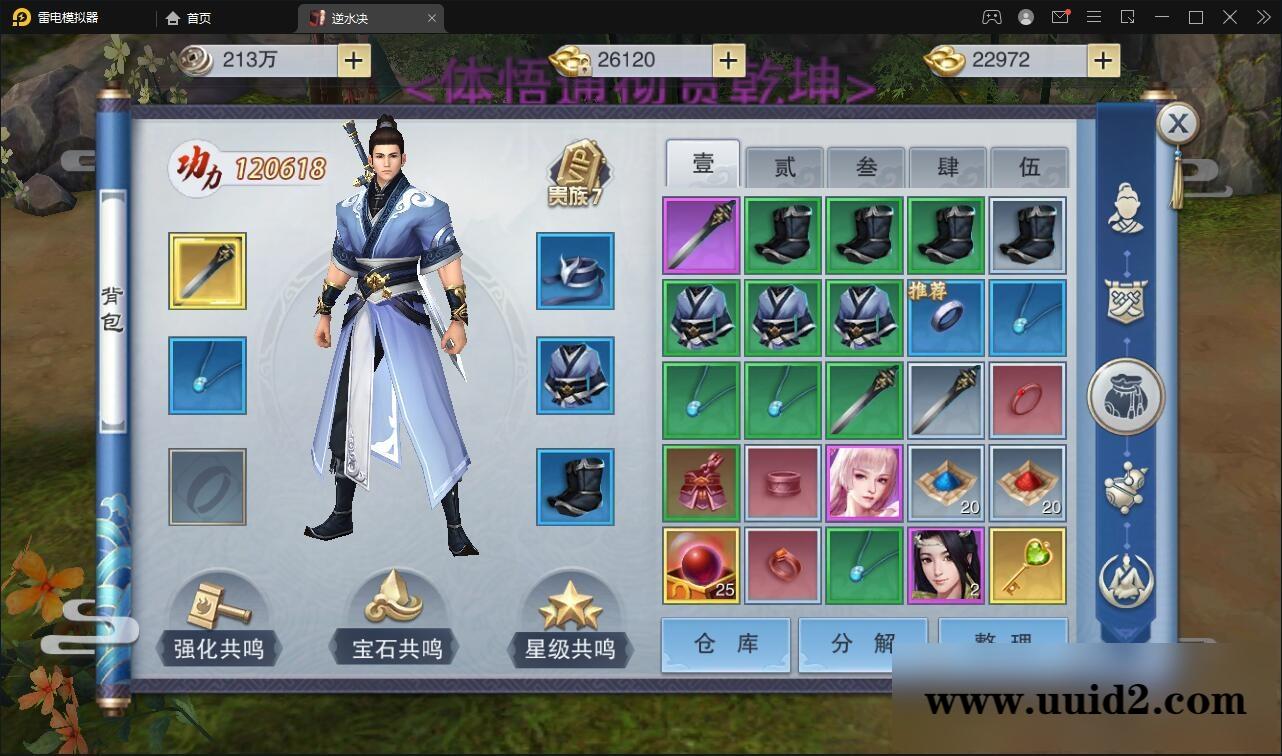The height and width of the screenshot is (756, 1282).
Task: Click the 分解 decompose button
Action: pyautogui.click(x=862, y=645)
